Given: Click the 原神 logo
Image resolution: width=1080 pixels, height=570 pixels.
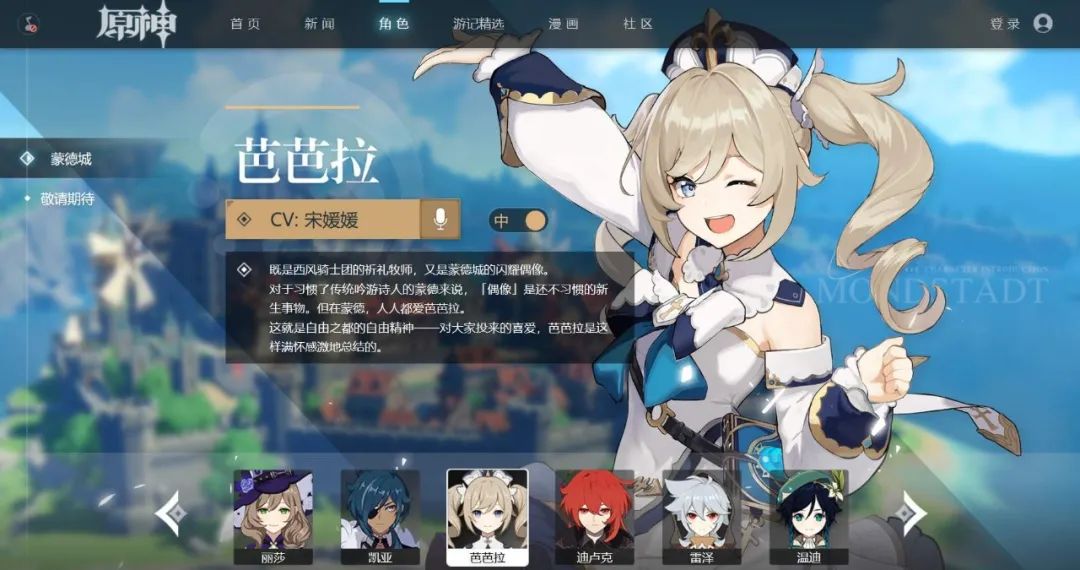Looking at the screenshot, I should (x=137, y=24).
